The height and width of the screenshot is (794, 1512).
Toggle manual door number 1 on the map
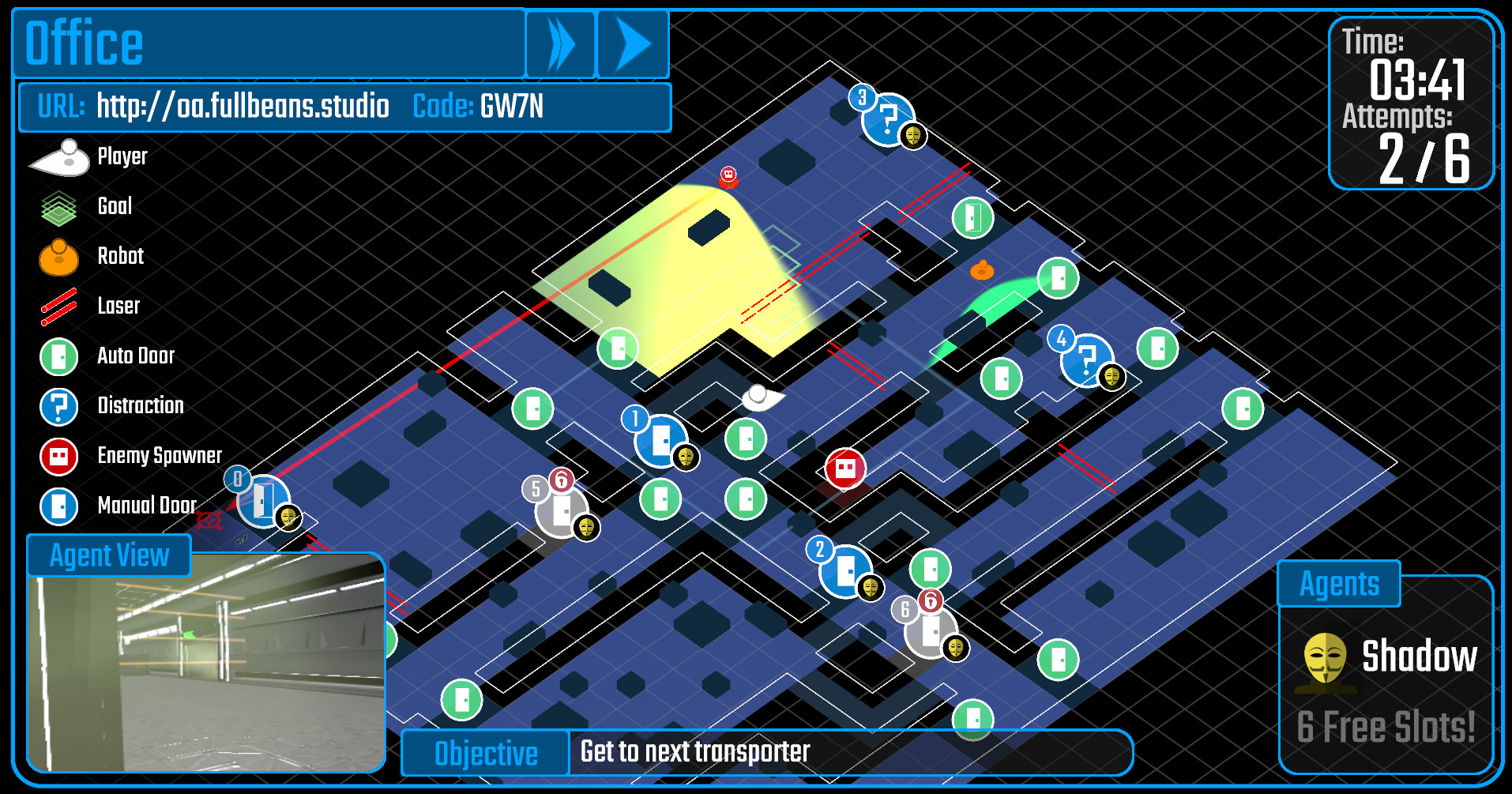coord(660,442)
